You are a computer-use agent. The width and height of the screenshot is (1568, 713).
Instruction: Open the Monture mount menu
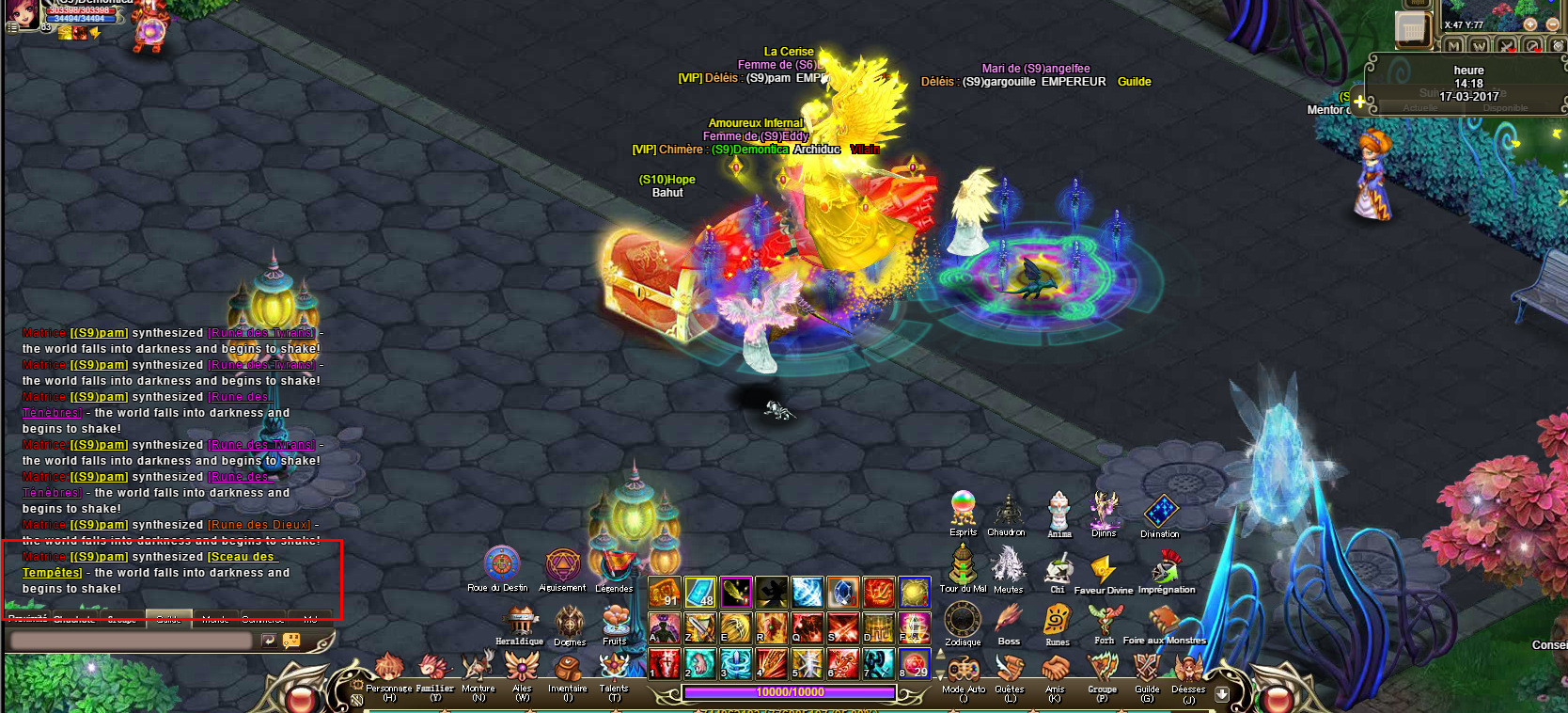(478, 669)
